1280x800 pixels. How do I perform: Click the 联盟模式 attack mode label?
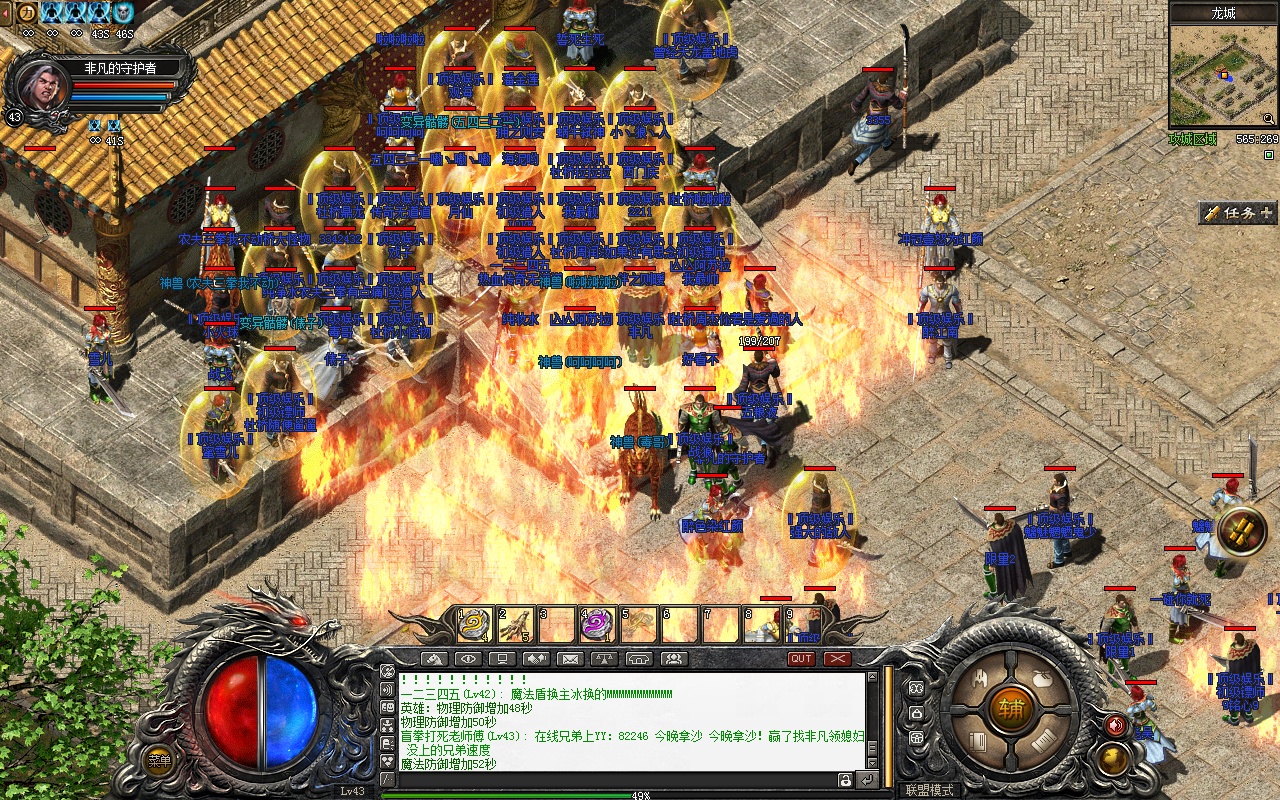[x=929, y=790]
